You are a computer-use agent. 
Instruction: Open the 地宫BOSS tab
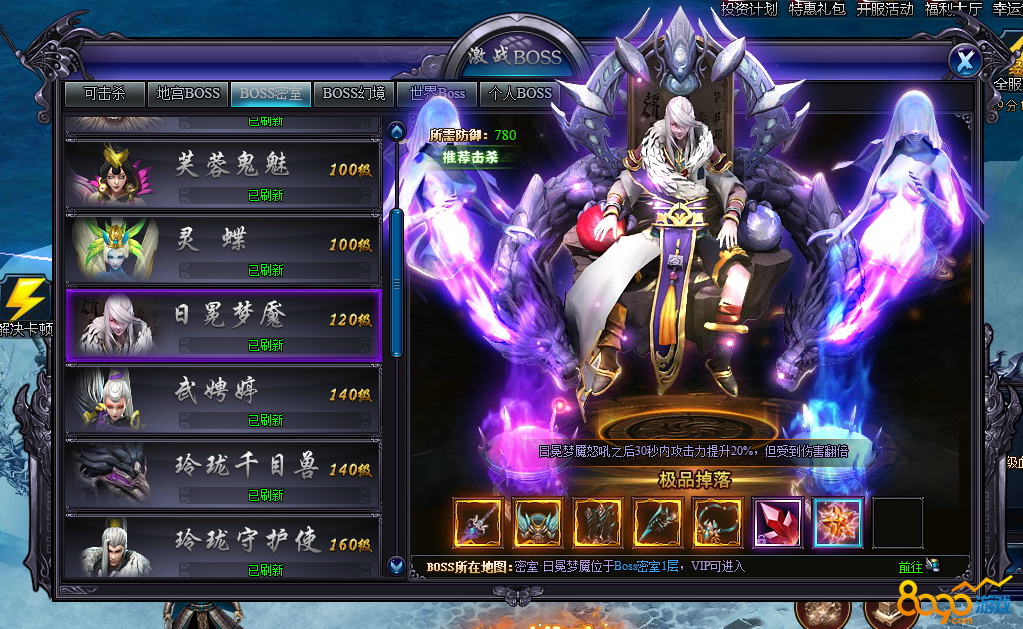(x=188, y=93)
